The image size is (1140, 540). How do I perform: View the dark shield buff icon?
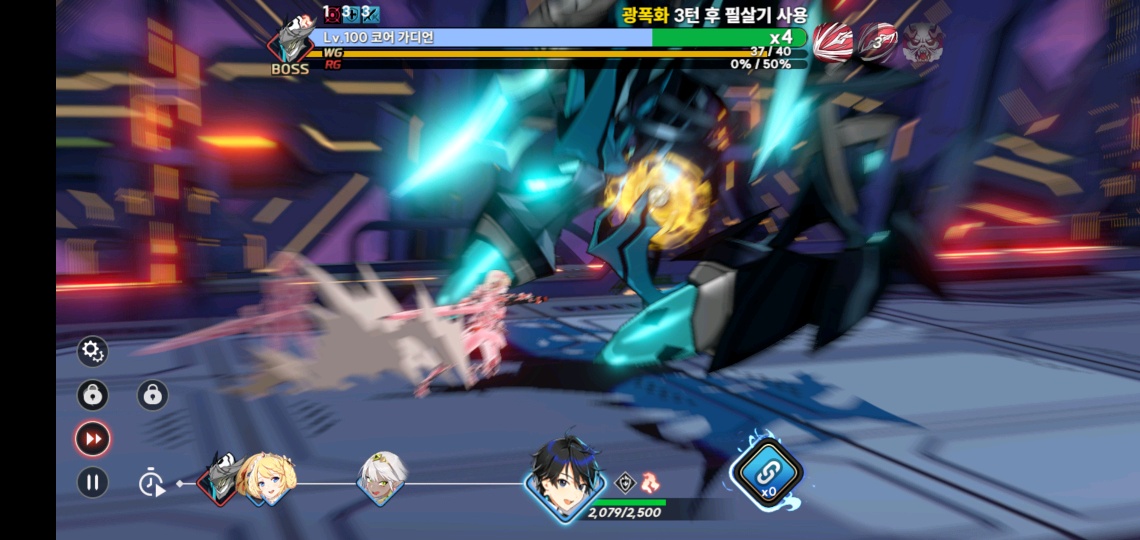coord(624,482)
